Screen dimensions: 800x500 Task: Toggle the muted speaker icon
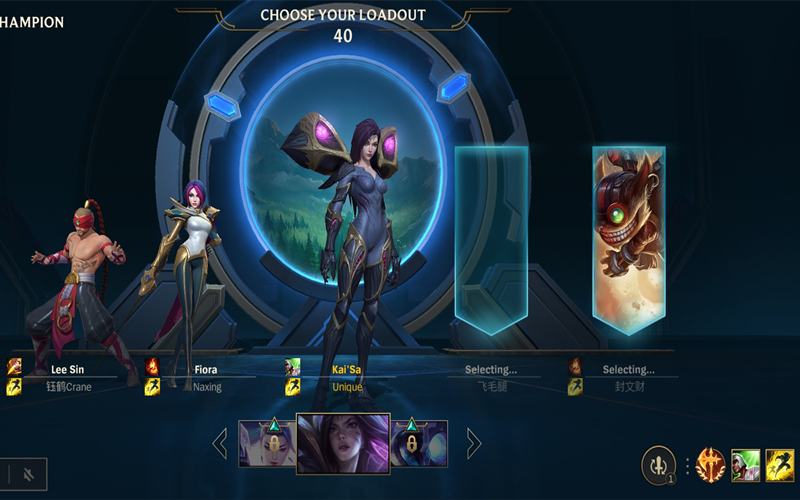click(27, 474)
